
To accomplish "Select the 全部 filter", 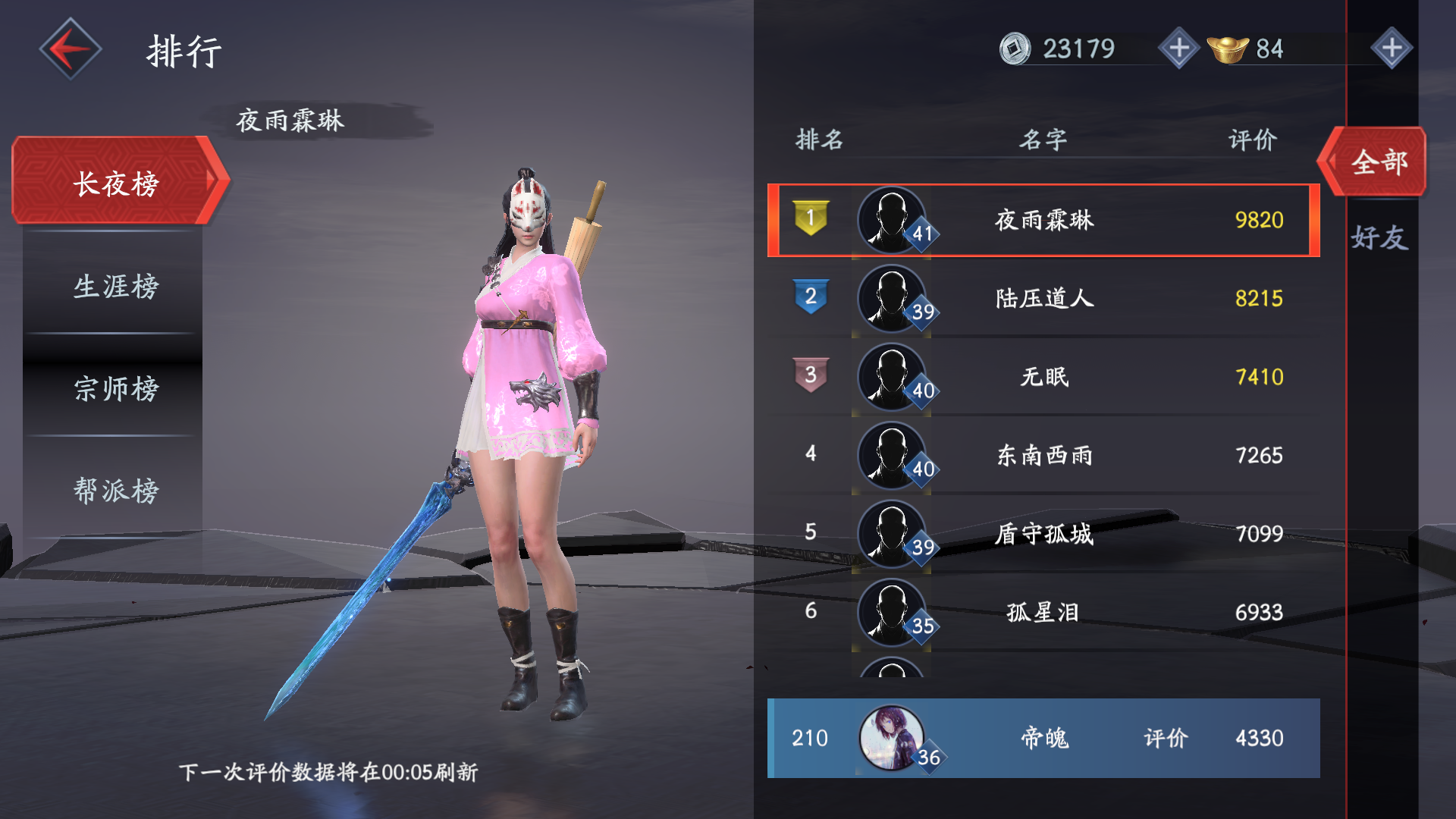I will [x=1380, y=162].
